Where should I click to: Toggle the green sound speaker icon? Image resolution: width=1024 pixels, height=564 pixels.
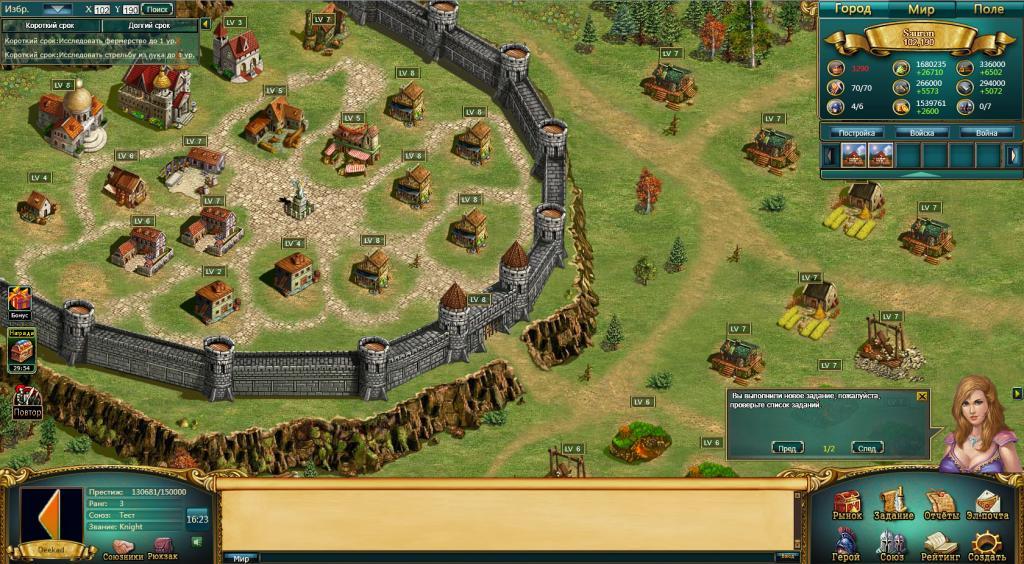[x=196, y=542]
